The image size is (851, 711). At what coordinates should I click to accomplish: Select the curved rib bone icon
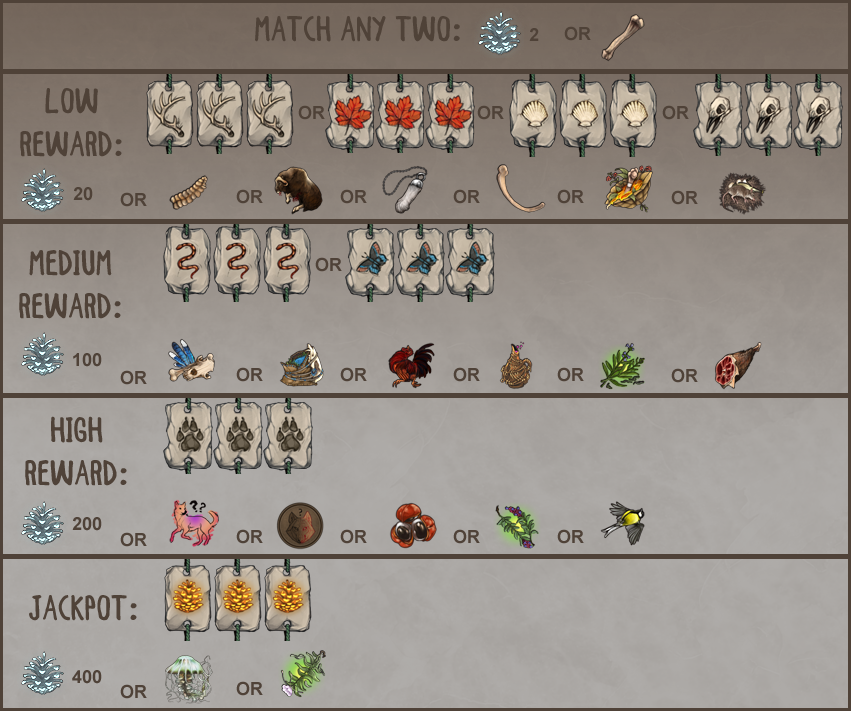coord(519,190)
